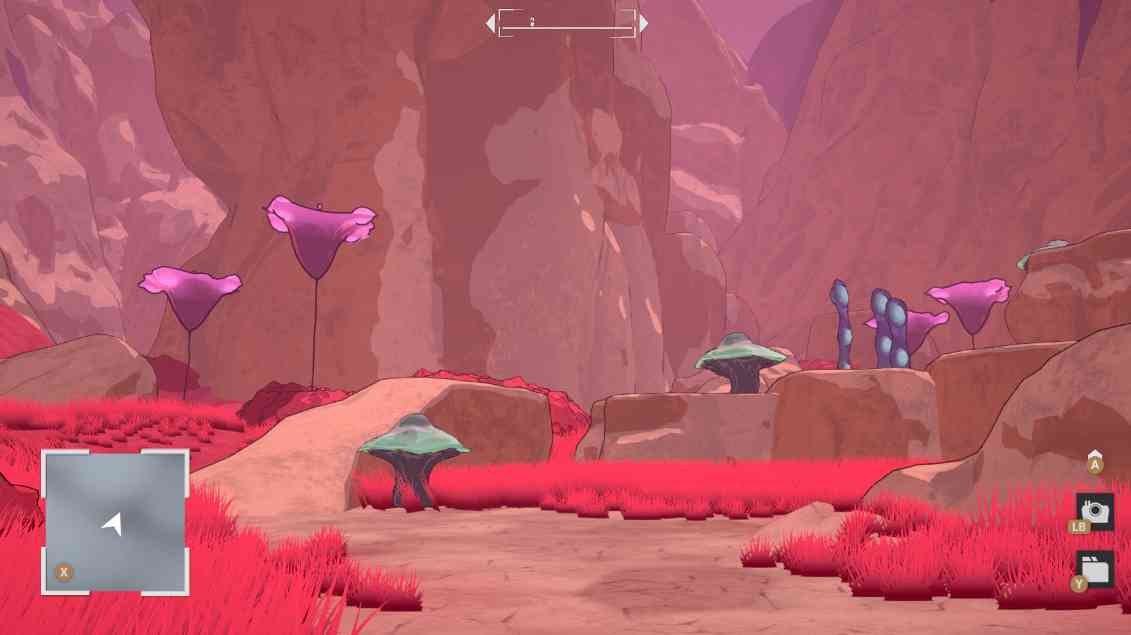Open the folder journal icon
Image resolution: width=1131 pixels, height=635 pixels.
tap(1095, 569)
